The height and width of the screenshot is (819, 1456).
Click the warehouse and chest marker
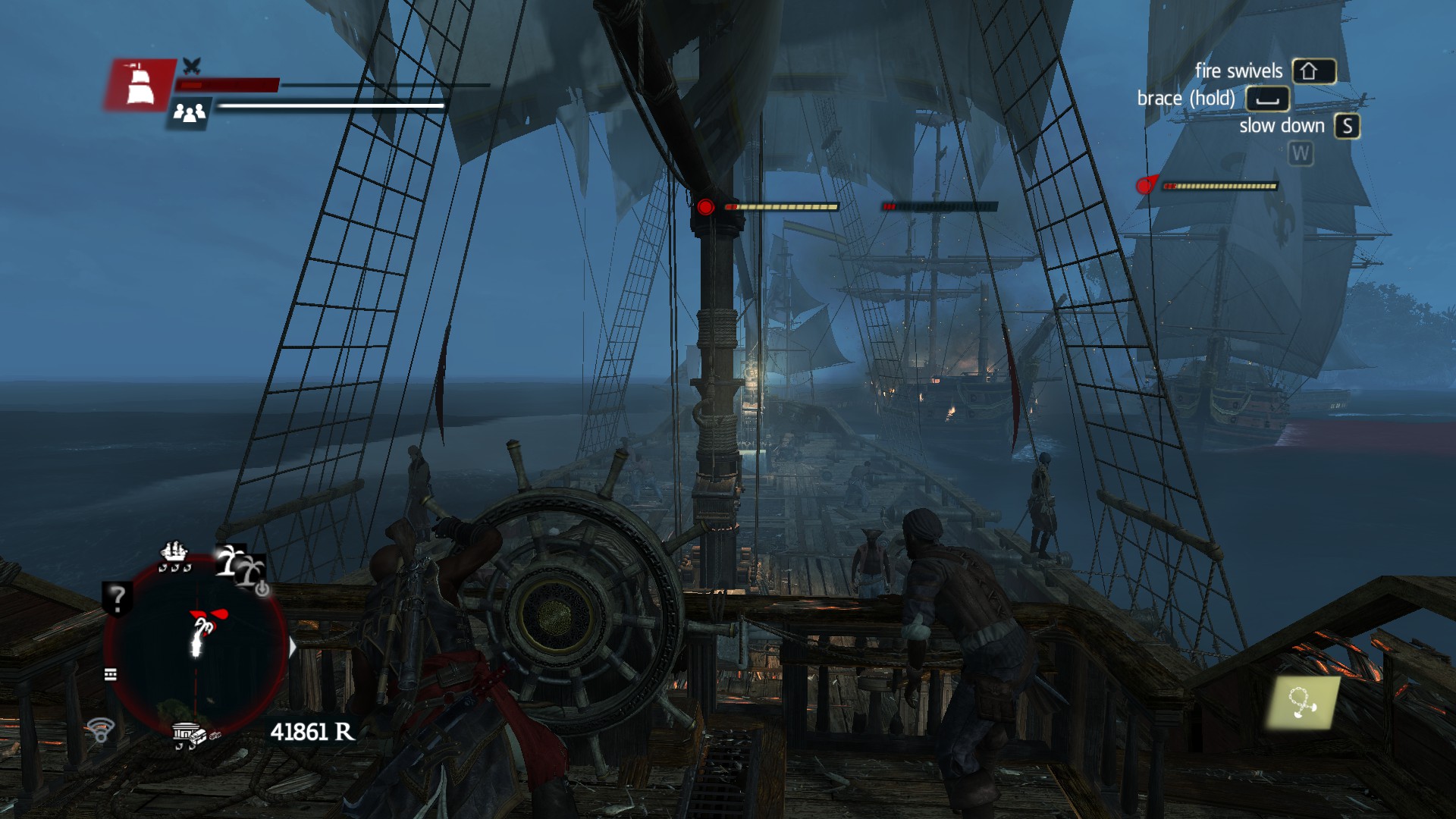[x=190, y=735]
